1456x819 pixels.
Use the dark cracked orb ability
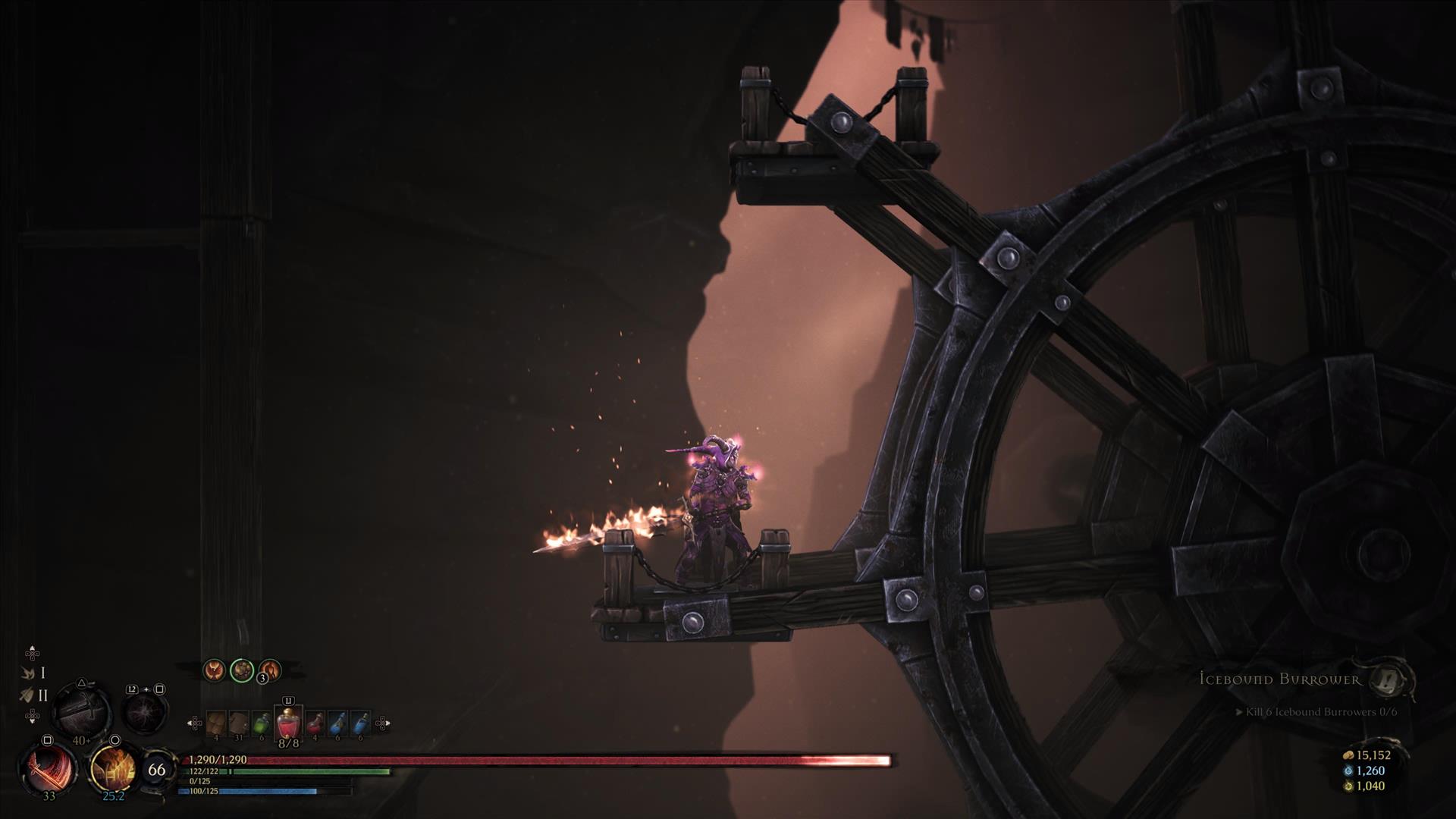point(146,713)
